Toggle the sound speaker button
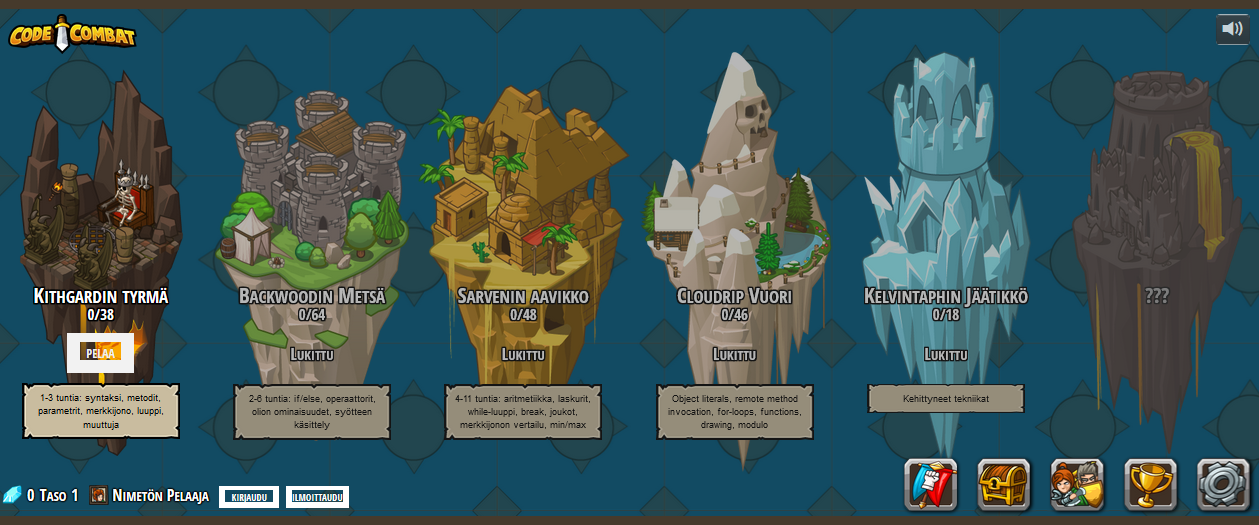Screen dimensions: 1259x525 (1232, 29)
